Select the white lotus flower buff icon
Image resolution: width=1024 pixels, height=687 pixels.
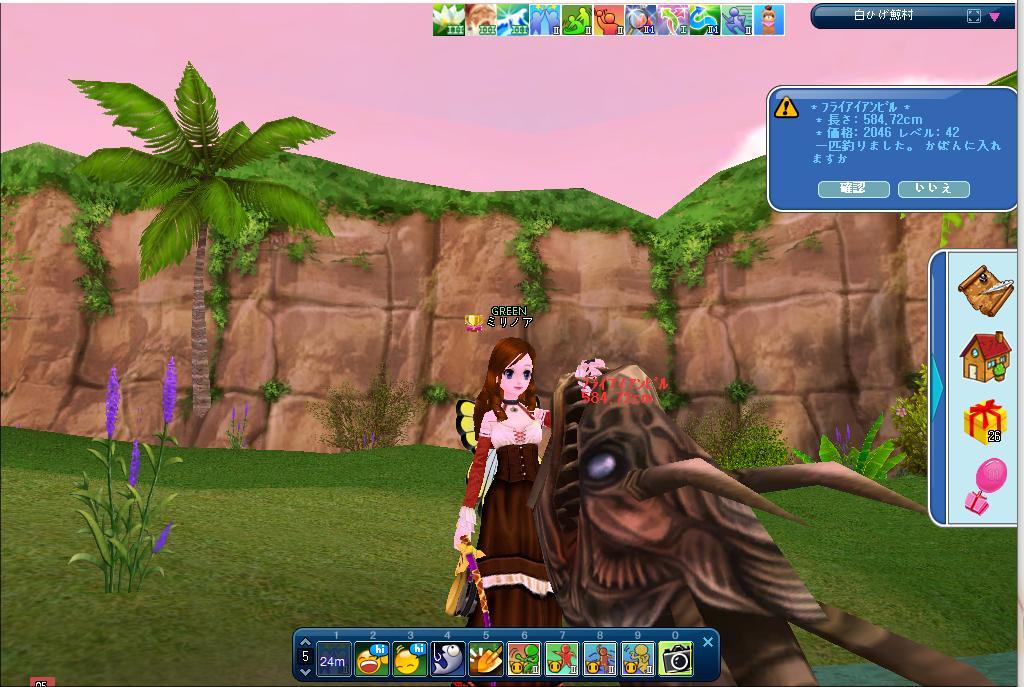tap(448, 19)
